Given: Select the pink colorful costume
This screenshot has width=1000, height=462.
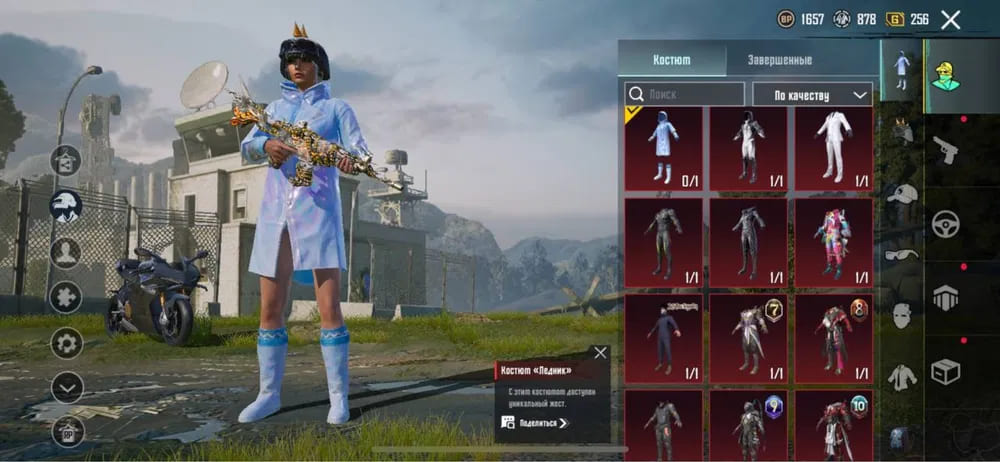Looking at the screenshot, I should pyautogui.click(x=834, y=240).
